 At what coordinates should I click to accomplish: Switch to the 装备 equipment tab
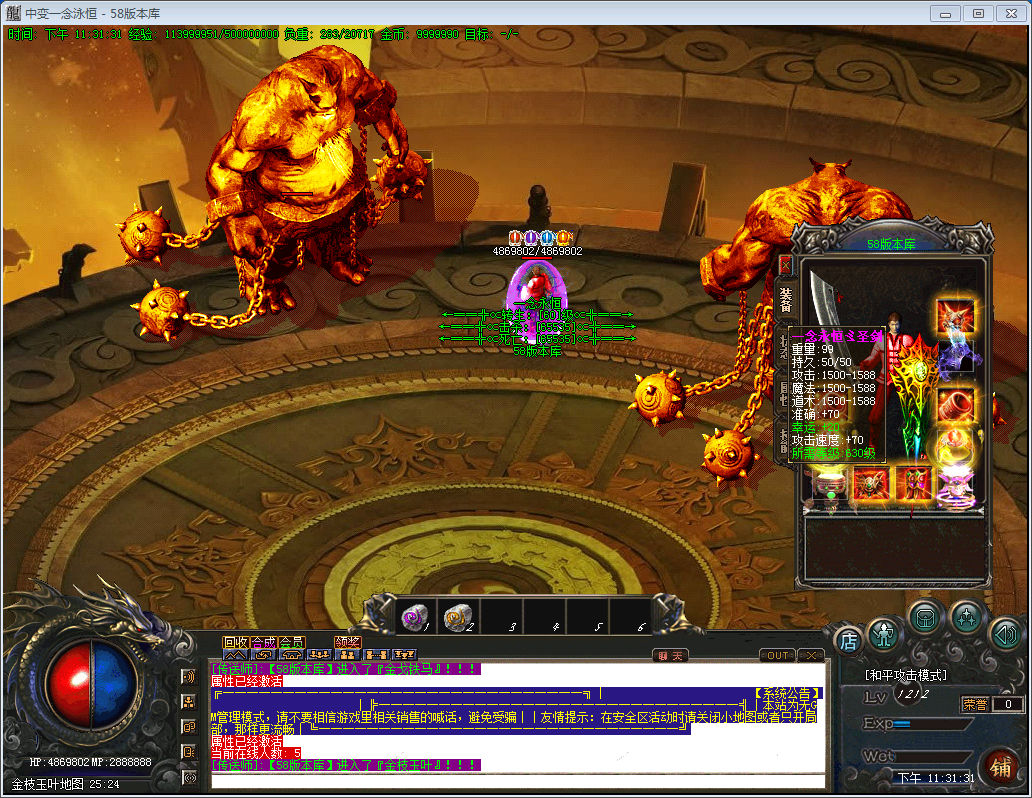coord(785,297)
